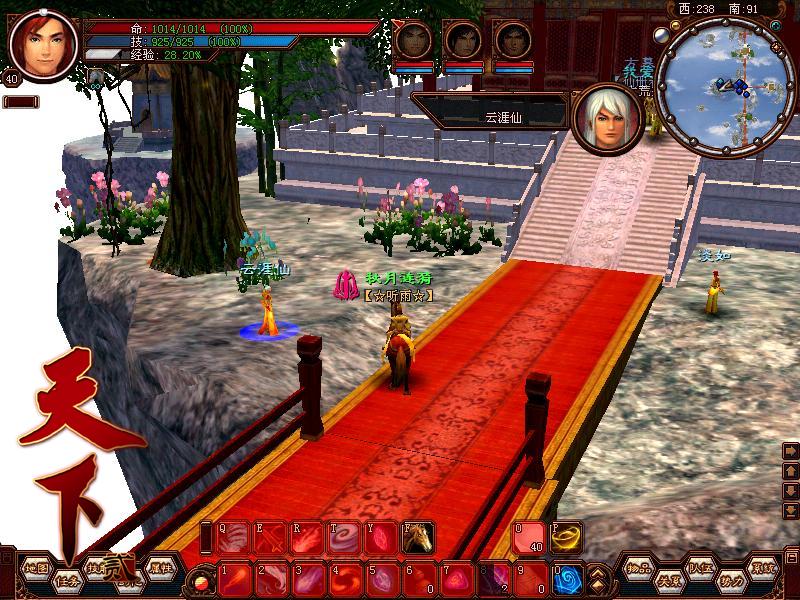Open the 物品 (items) inventory button
800x600 pixels.
(638, 567)
